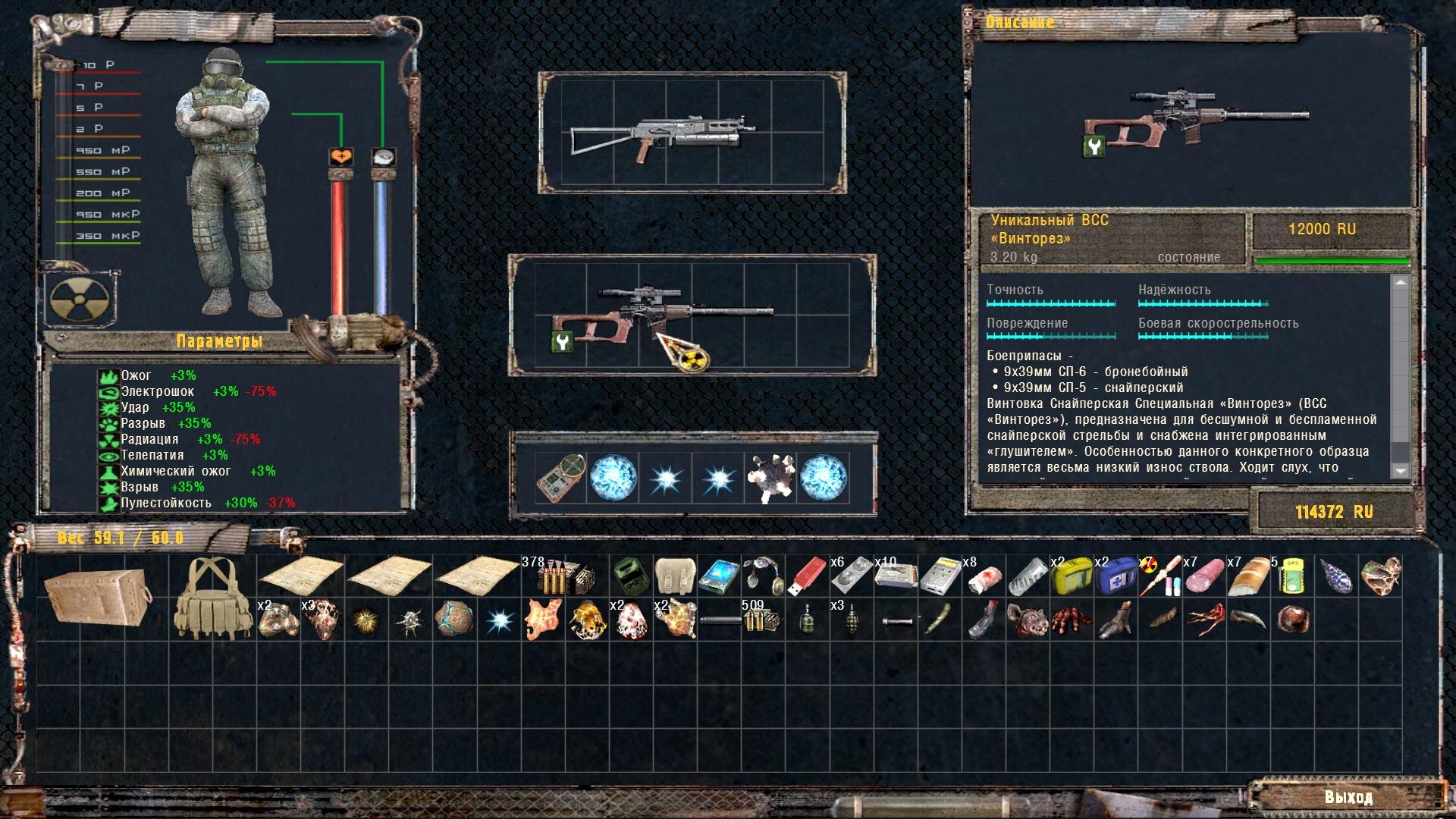Select the red USB flash drive
The image size is (1456, 819).
pos(805,578)
